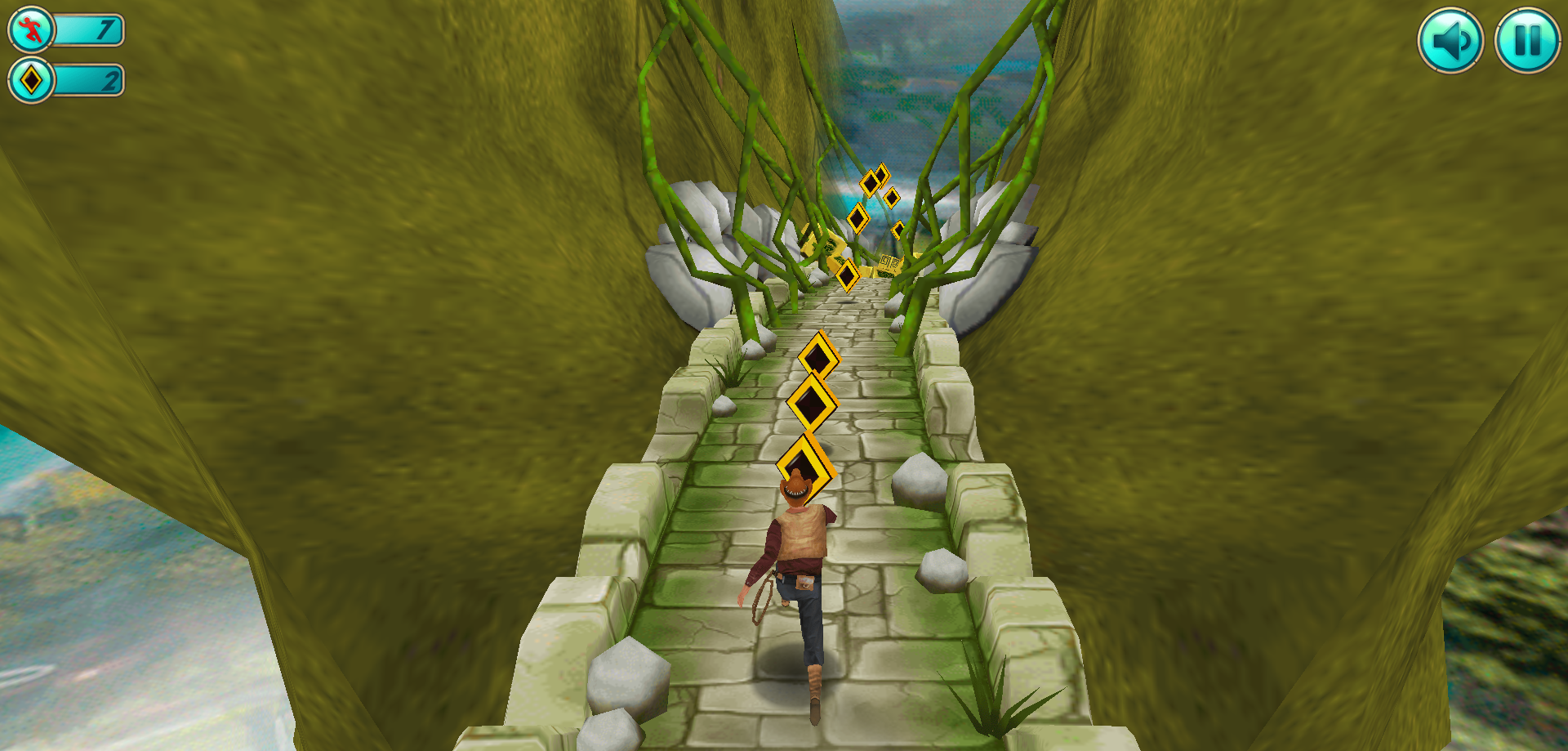Click the diamond icon in the gem counter

[x=30, y=81]
